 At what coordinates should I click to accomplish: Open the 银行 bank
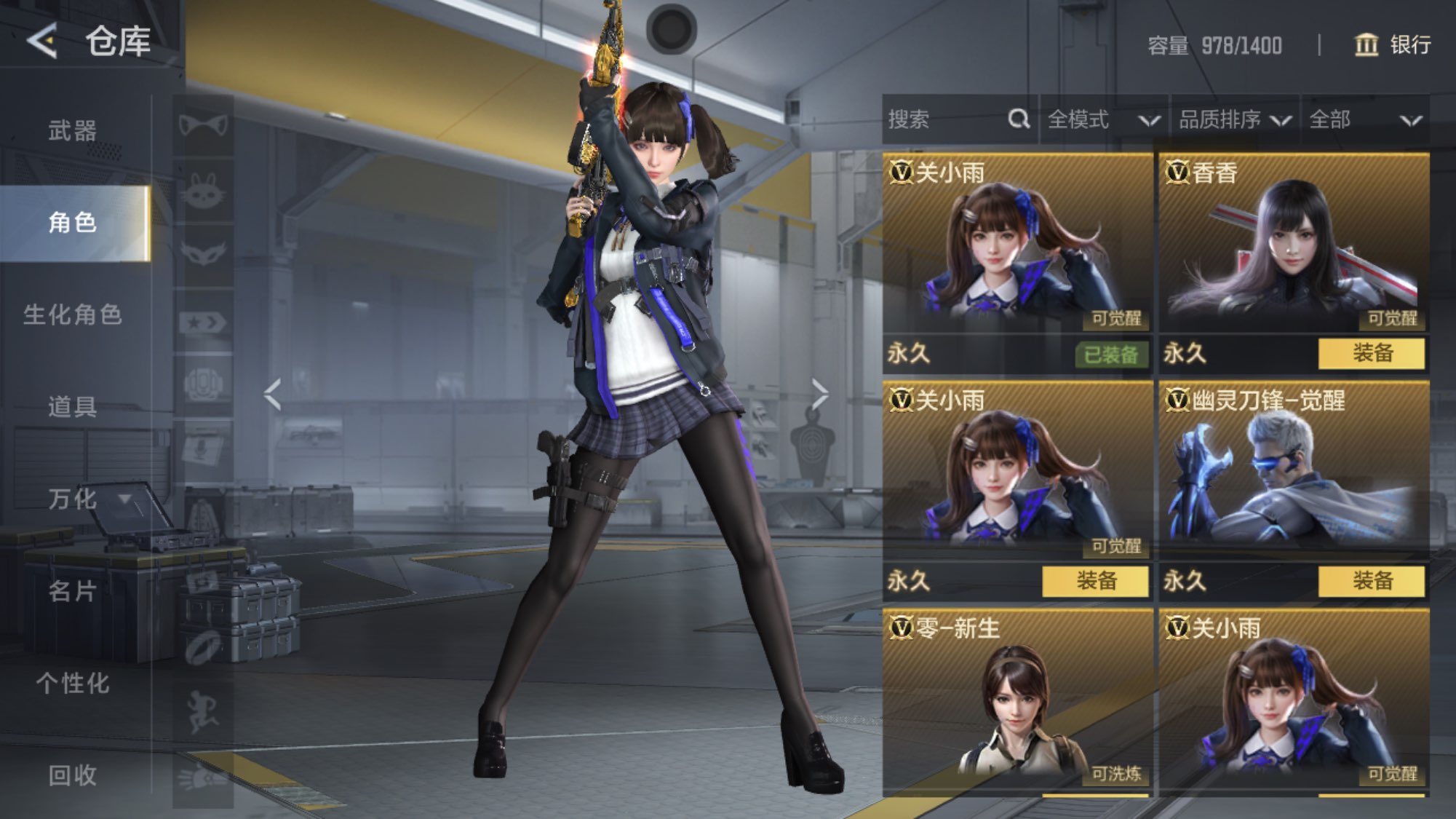(x=1393, y=45)
